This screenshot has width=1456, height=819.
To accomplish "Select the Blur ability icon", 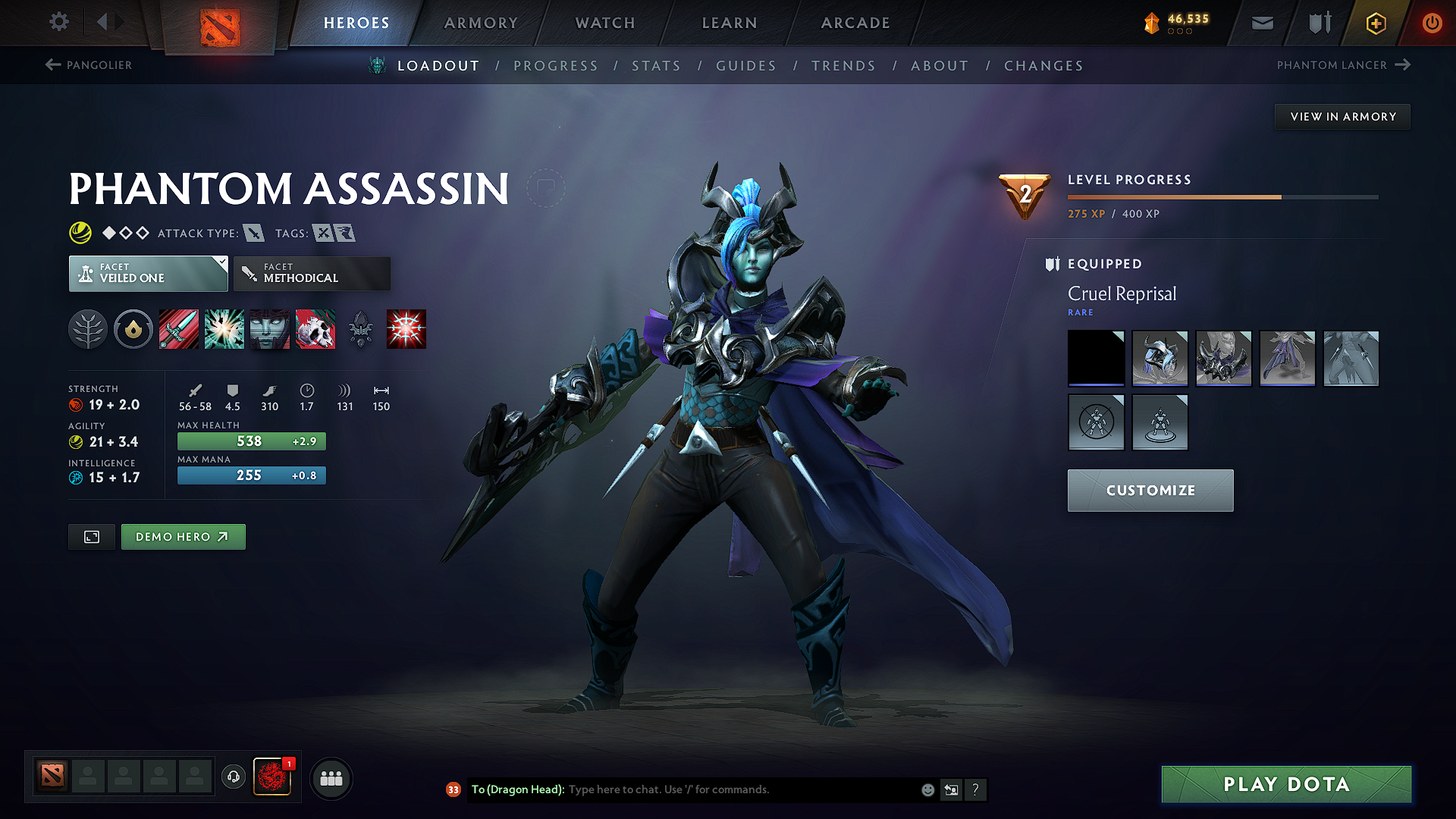I will click(269, 328).
